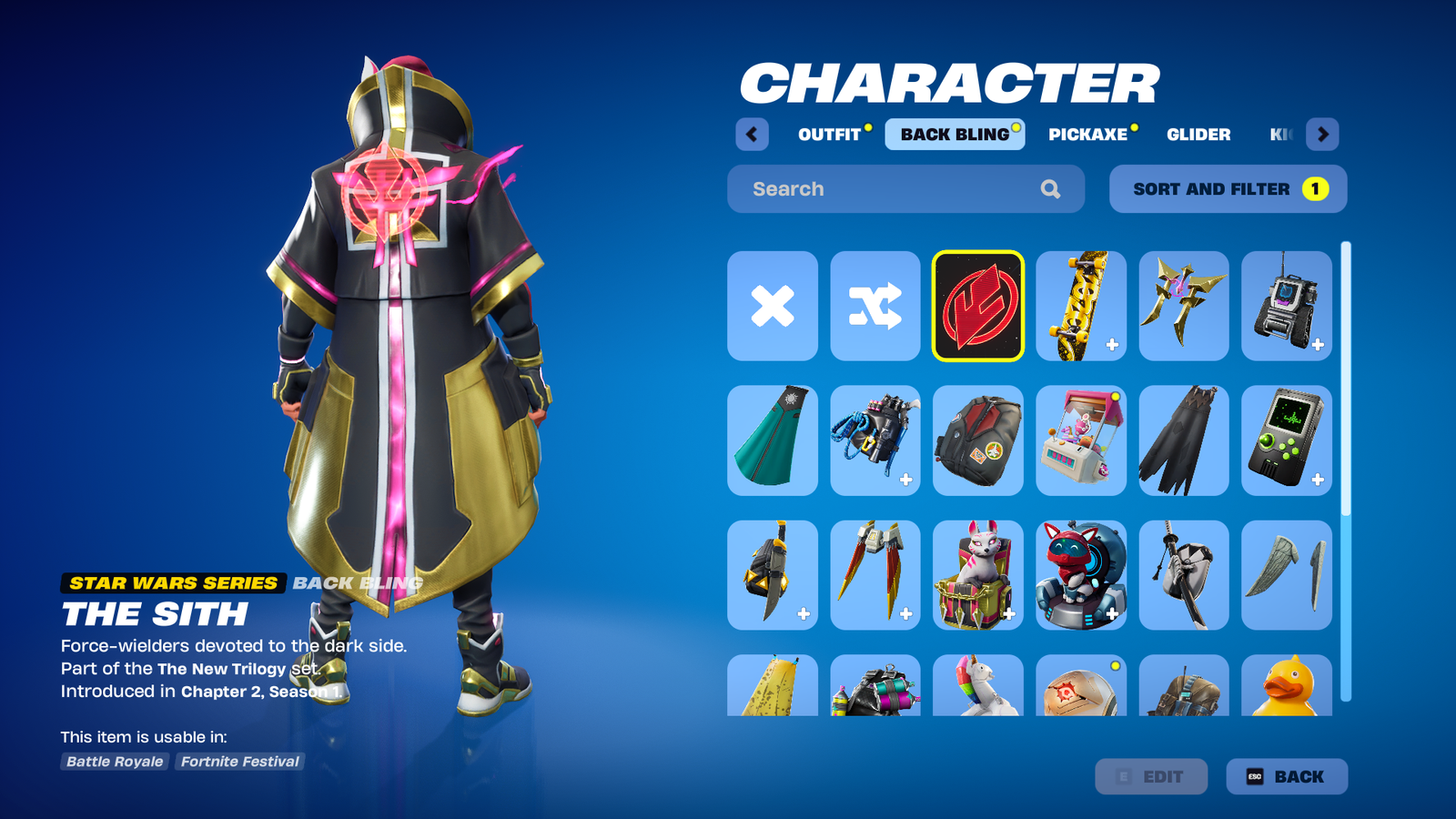Click the right arrow beside category tabs
This screenshot has width=1456, height=819.
click(x=1322, y=135)
